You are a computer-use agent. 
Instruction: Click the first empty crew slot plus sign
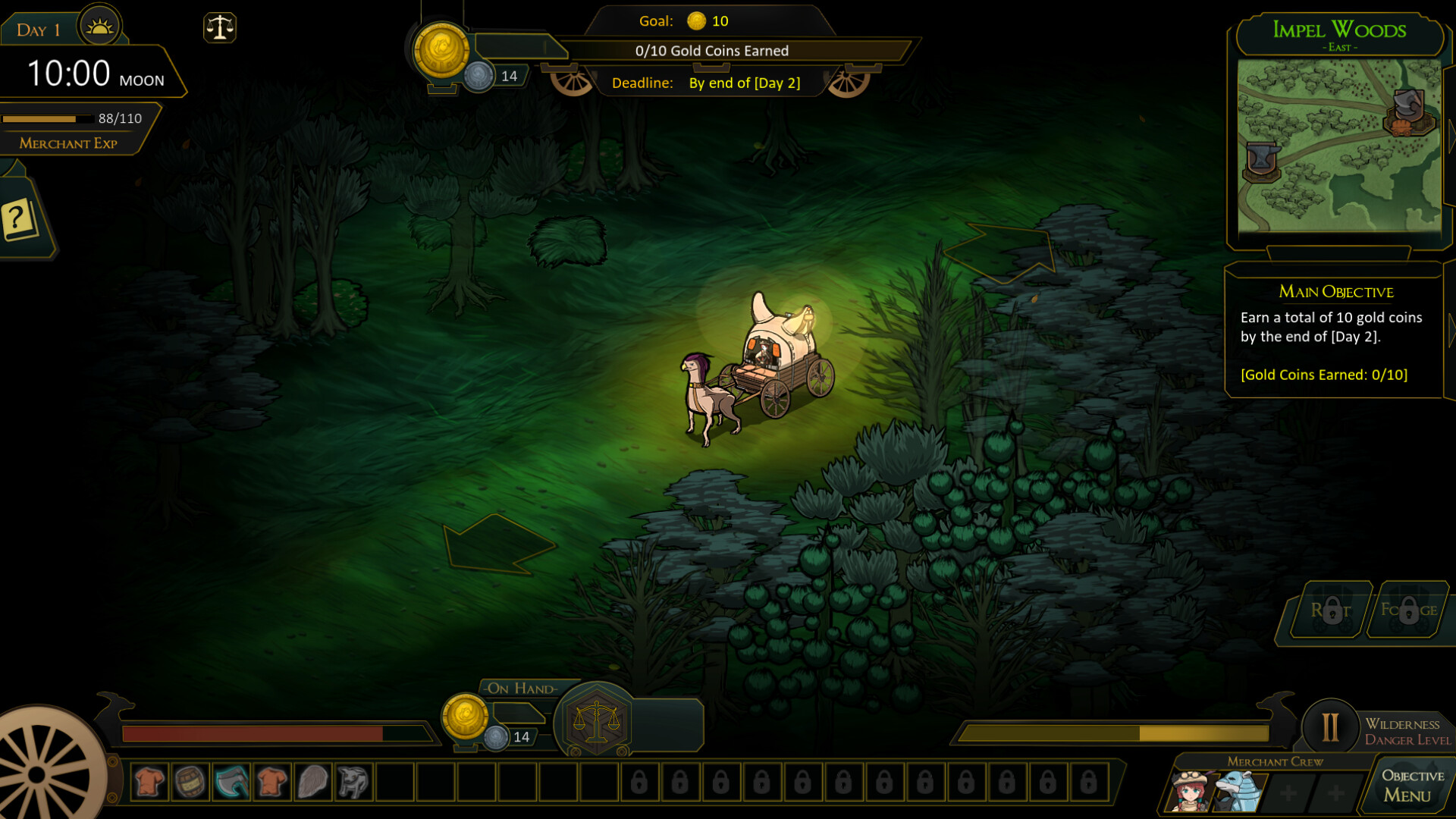coord(1288,792)
